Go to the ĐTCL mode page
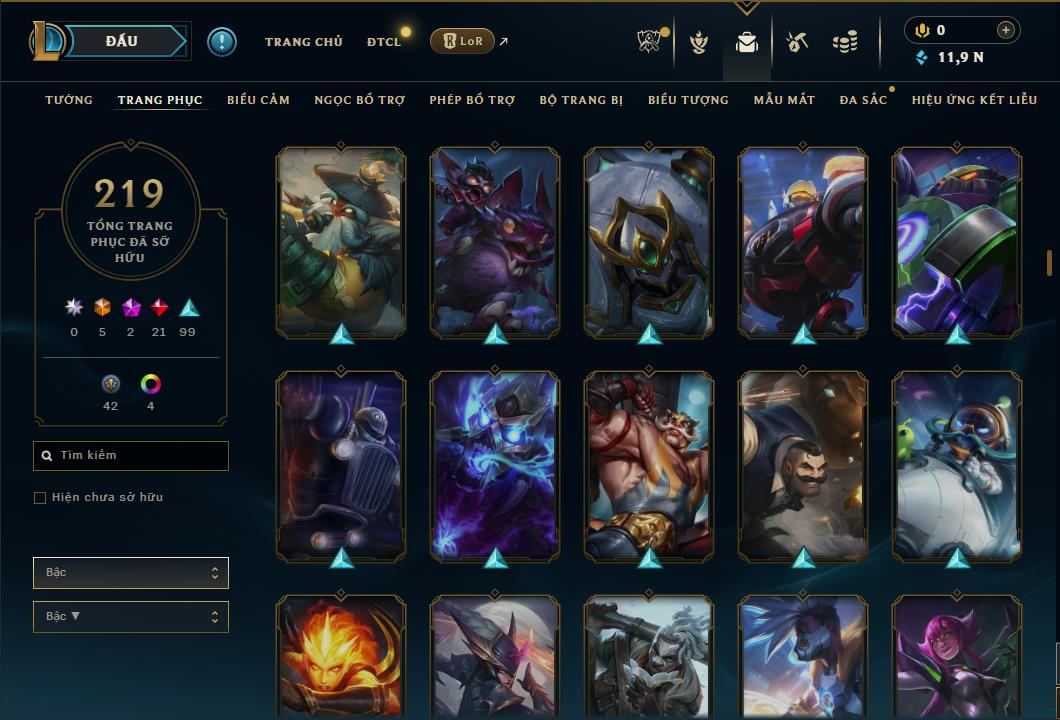Image resolution: width=1060 pixels, height=720 pixels. point(384,42)
